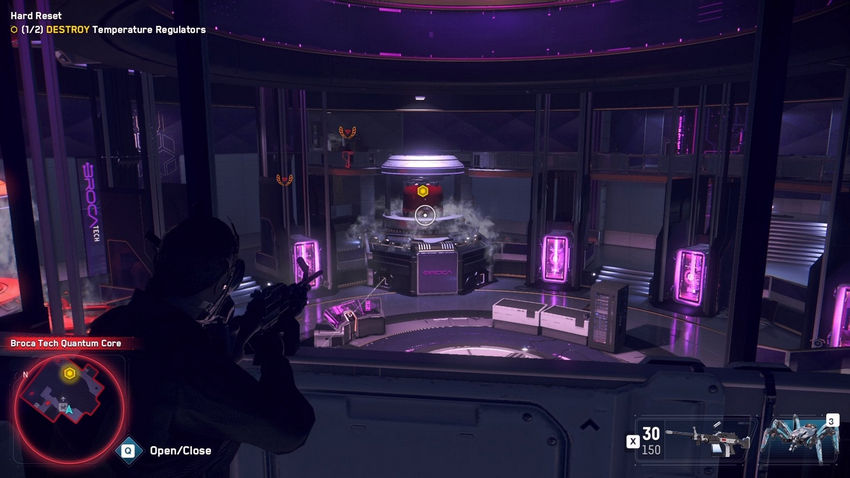The image size is (850, 478).
Task: Select the yellow objective marker on the minimap
Action: 69,374
